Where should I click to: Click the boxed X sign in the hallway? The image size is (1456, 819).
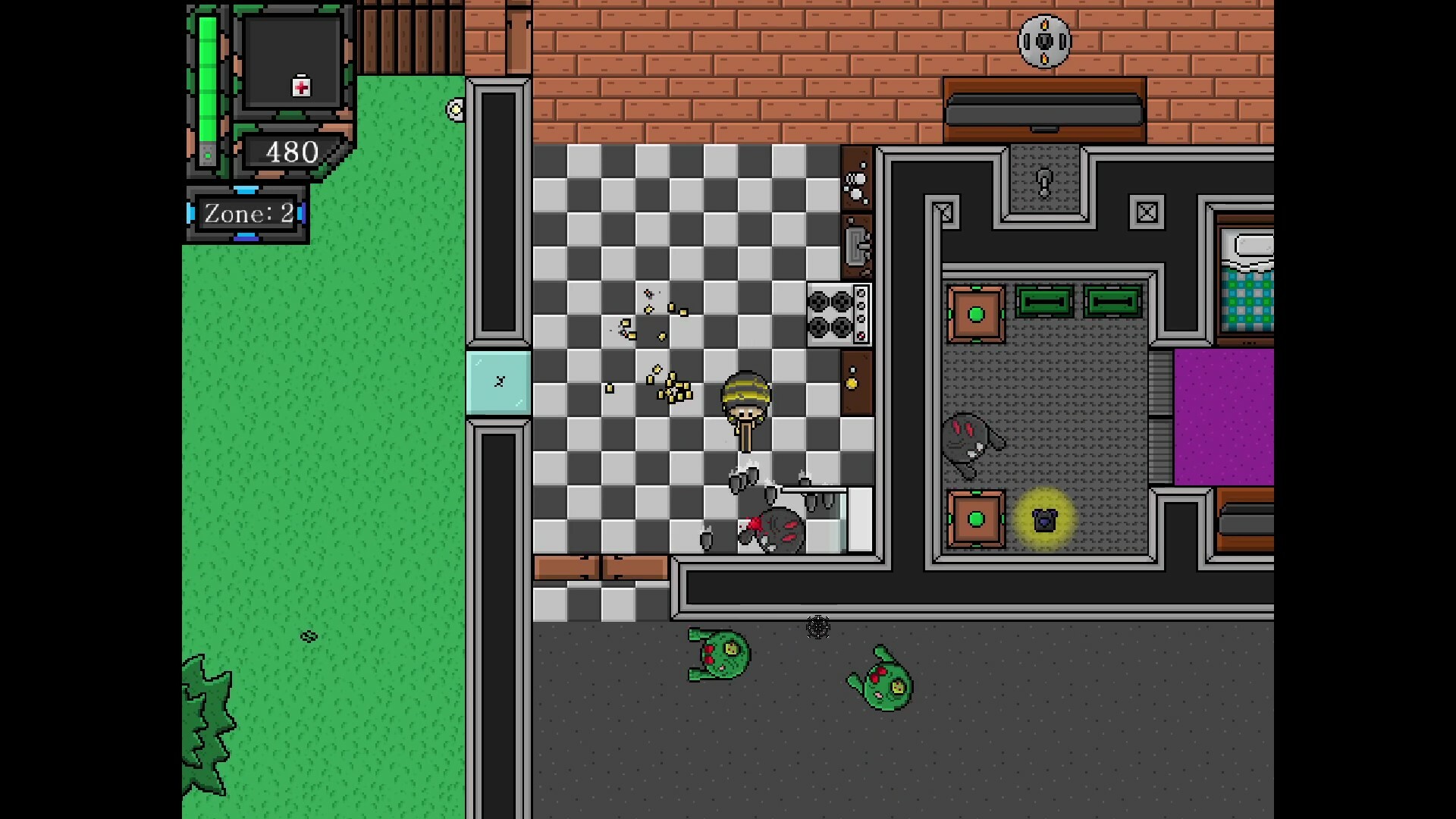coord(1147,212)
